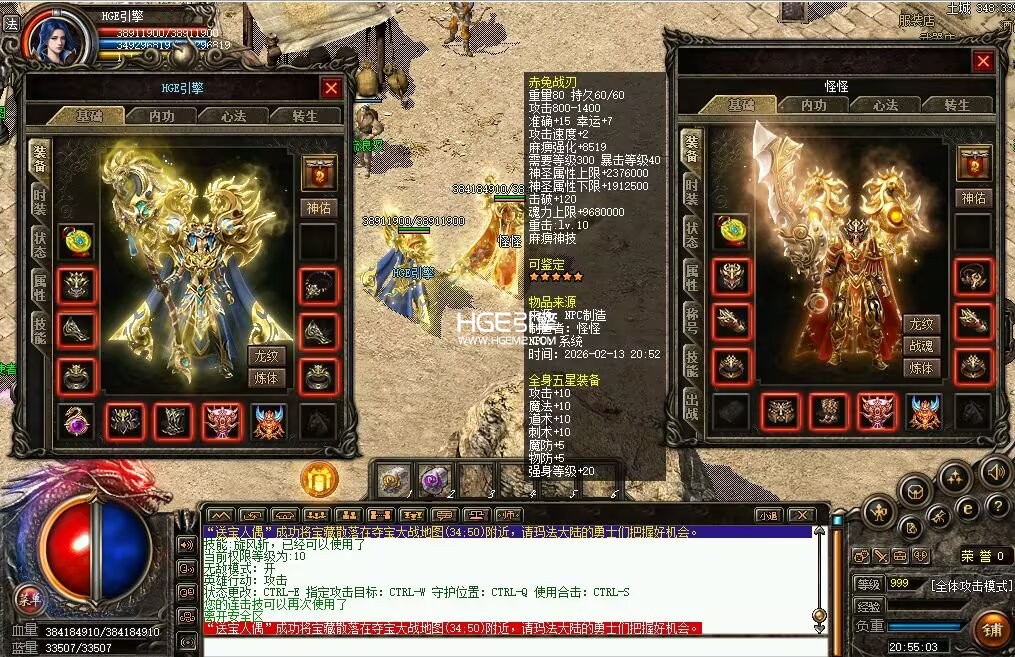Activate 神佑 button in the 怪怪 panel

tap(973, 198)
